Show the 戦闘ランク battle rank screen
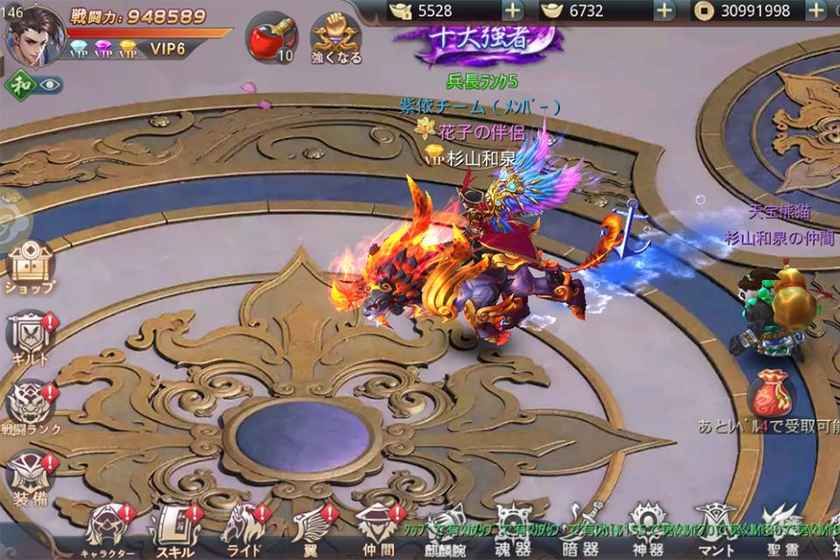Screen dimensions: 840x560 pyautogui.click(x=30, y=403)
